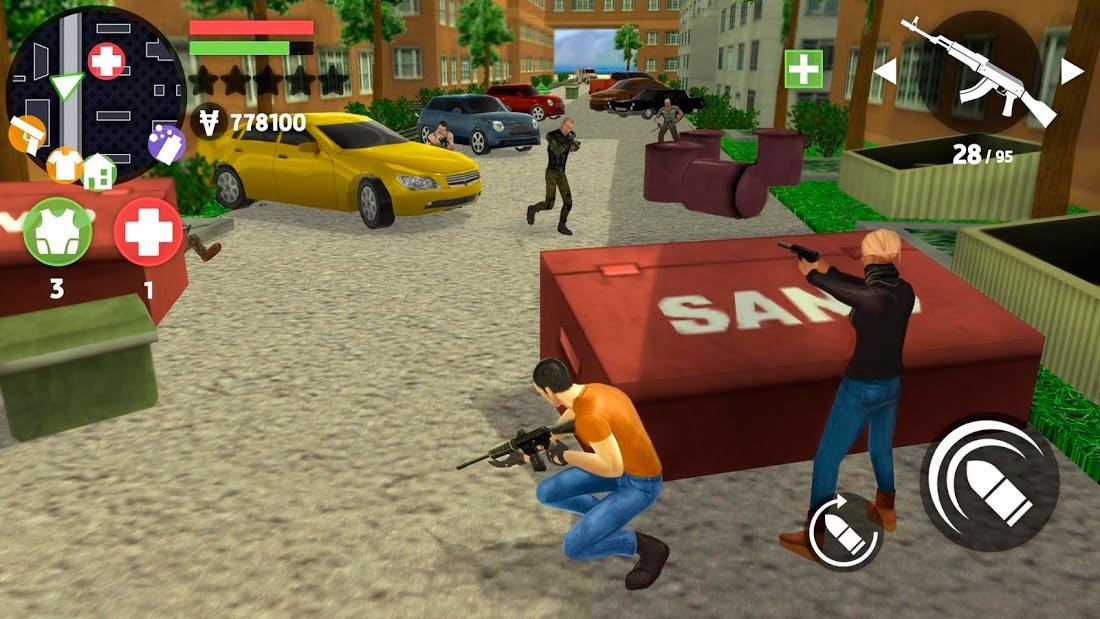Reload using the small bullet arrow button
The height and width of the screenshot is (619, 1100).
click(x=845, y=531)
